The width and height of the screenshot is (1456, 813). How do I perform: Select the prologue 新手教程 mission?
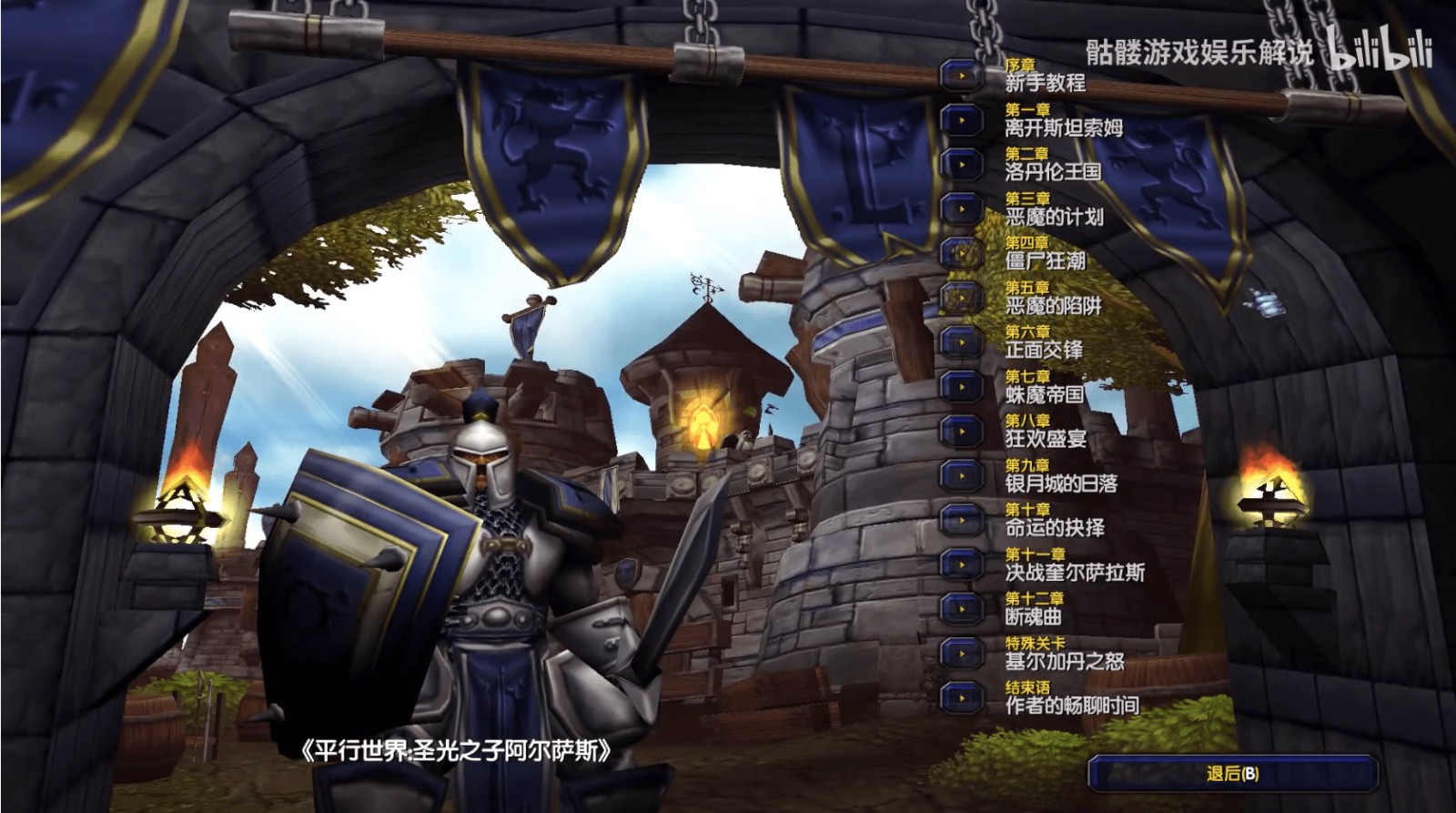(x=961, y=75)
